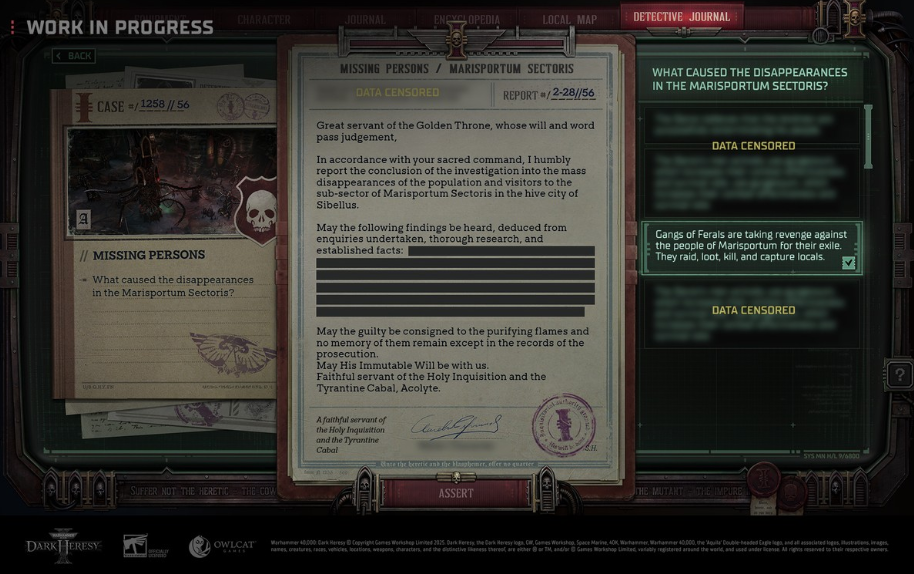Open the Journal tab

coord(365,19)
